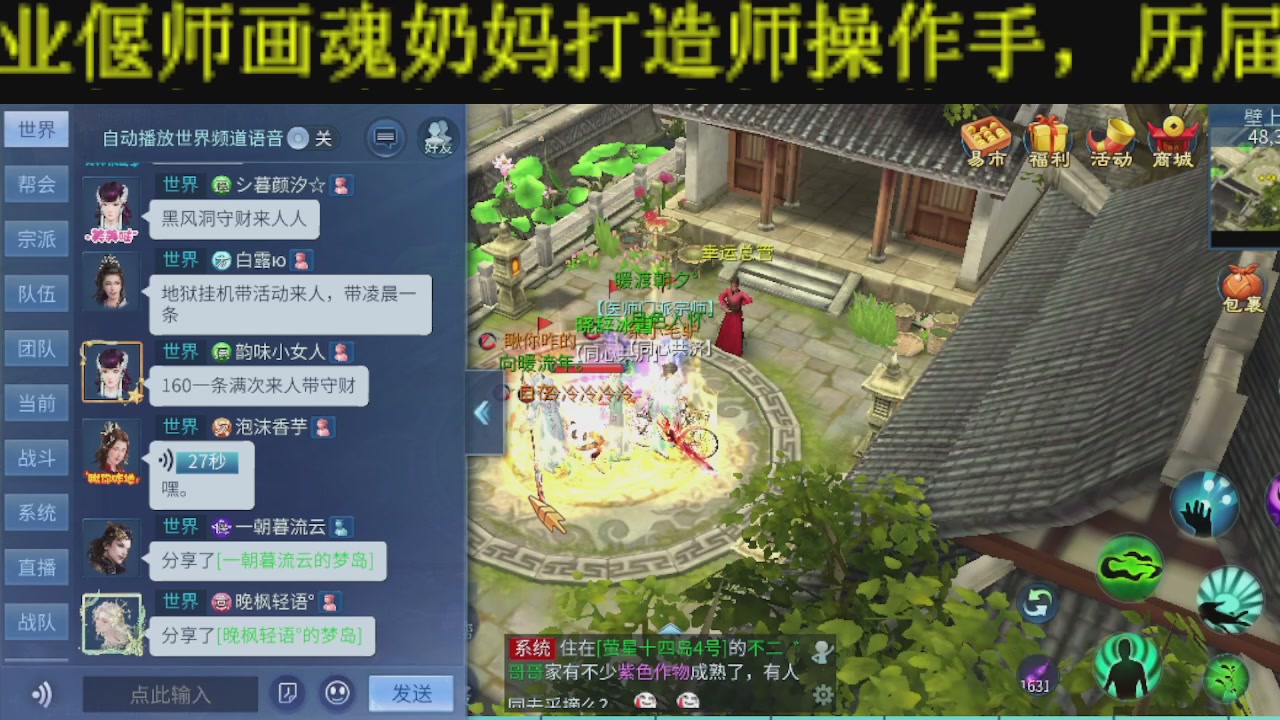
Task: Collapse the chat panel with the left arrow
Action: 484,412
